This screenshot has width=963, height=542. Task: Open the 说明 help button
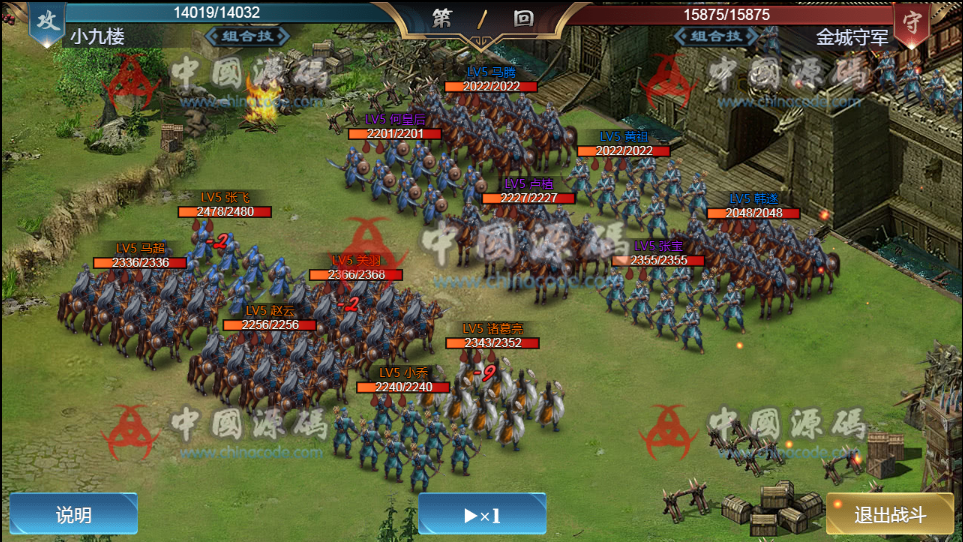tap(73, 515)
